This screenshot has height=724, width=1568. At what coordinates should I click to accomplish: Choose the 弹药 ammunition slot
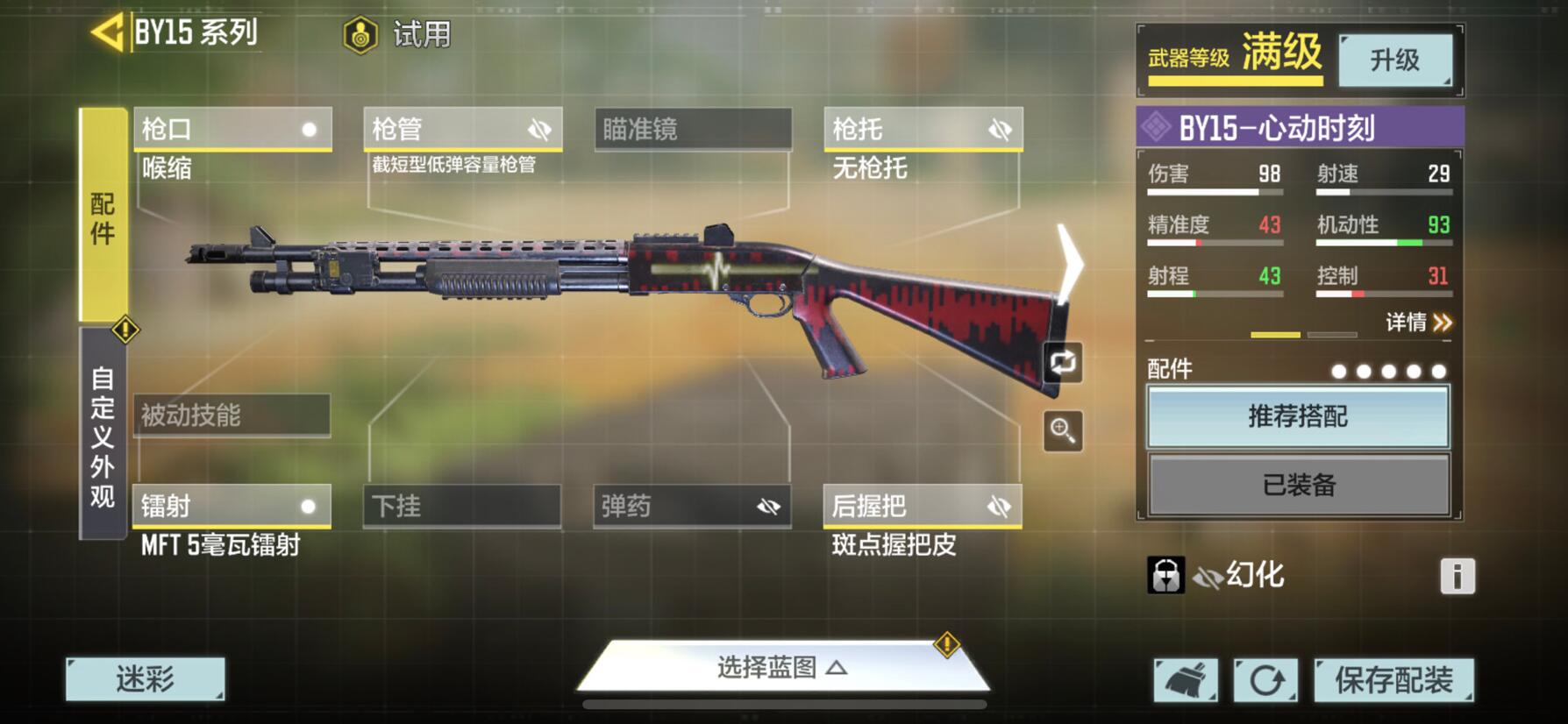click(x=692, y=506)
